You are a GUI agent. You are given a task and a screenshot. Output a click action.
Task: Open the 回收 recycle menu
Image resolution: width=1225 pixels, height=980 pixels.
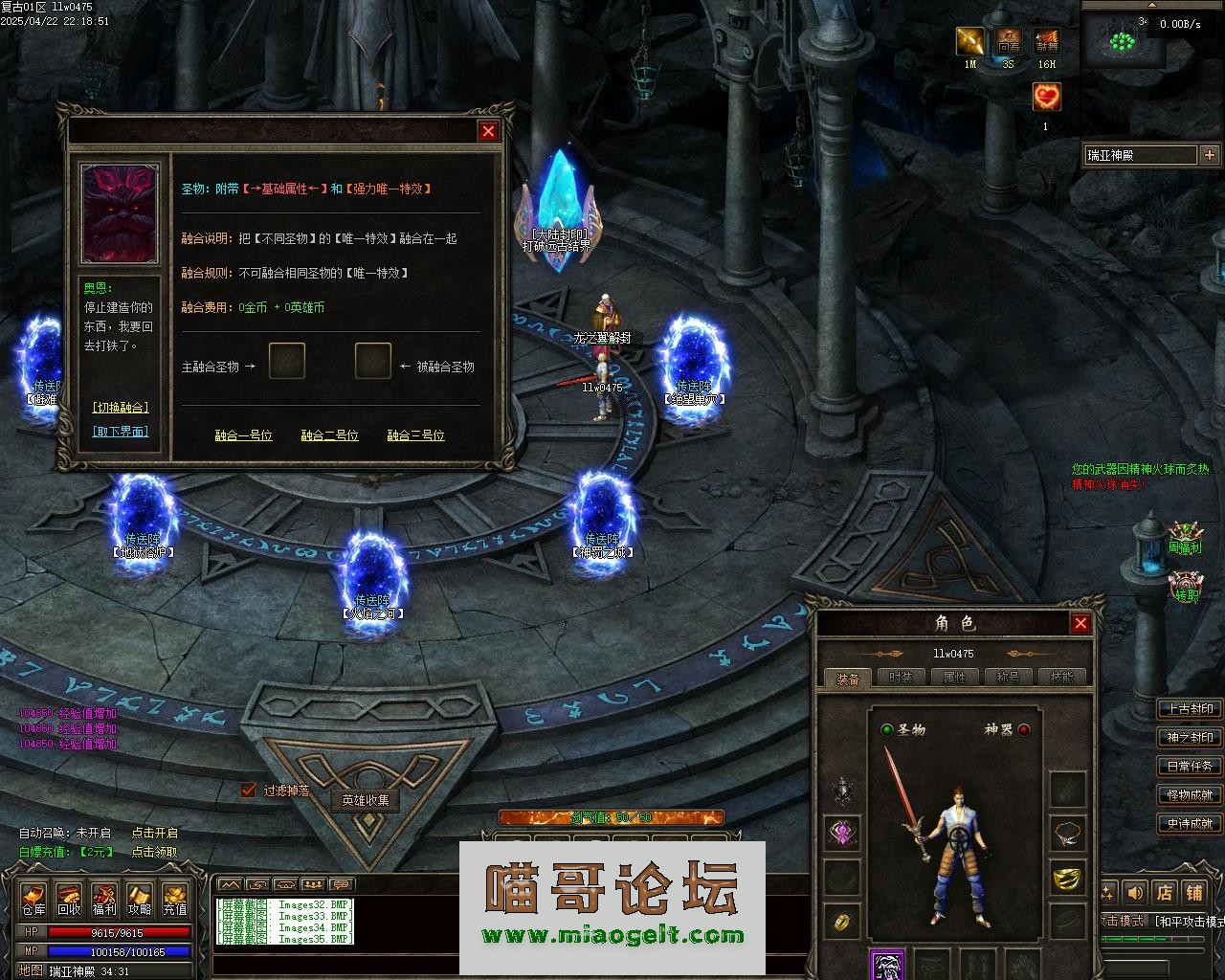click(x=69, y=900)
